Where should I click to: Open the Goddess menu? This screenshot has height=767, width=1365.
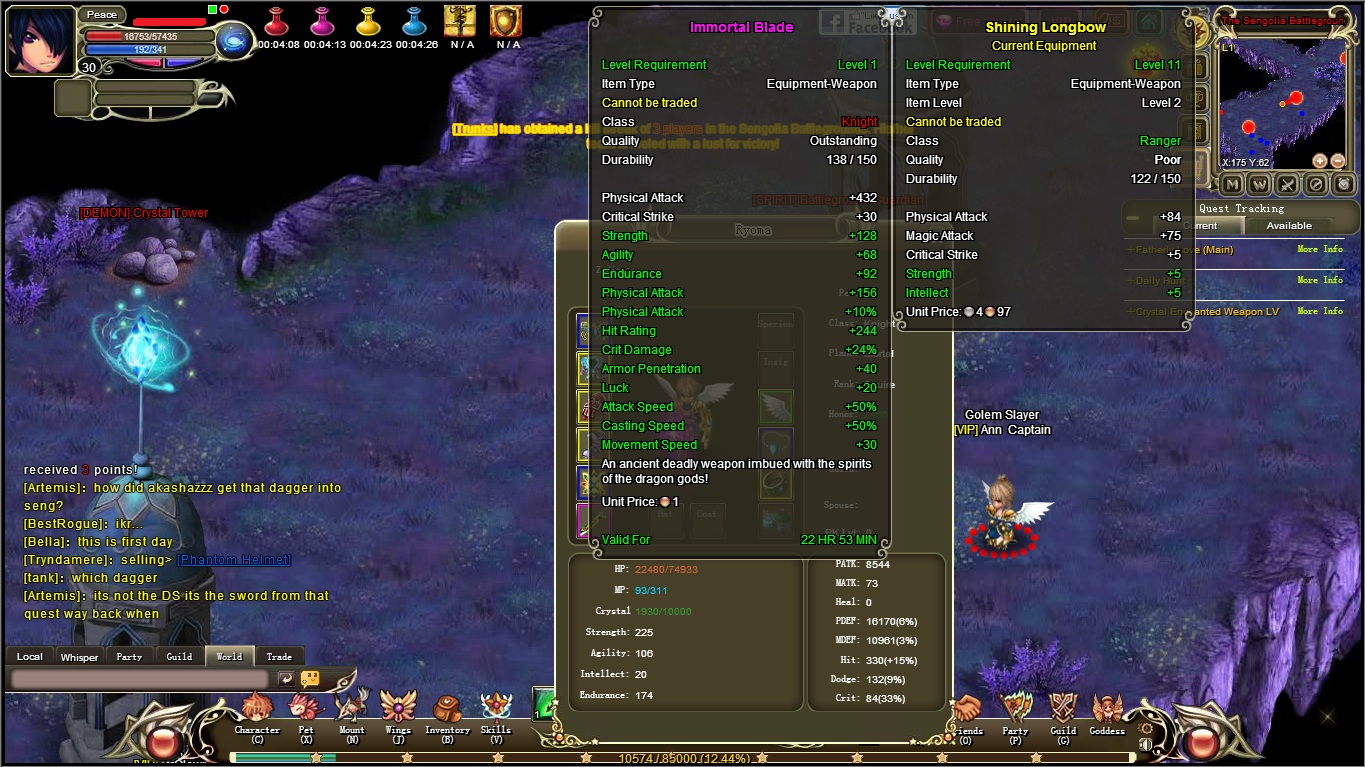pos(1107,710)
